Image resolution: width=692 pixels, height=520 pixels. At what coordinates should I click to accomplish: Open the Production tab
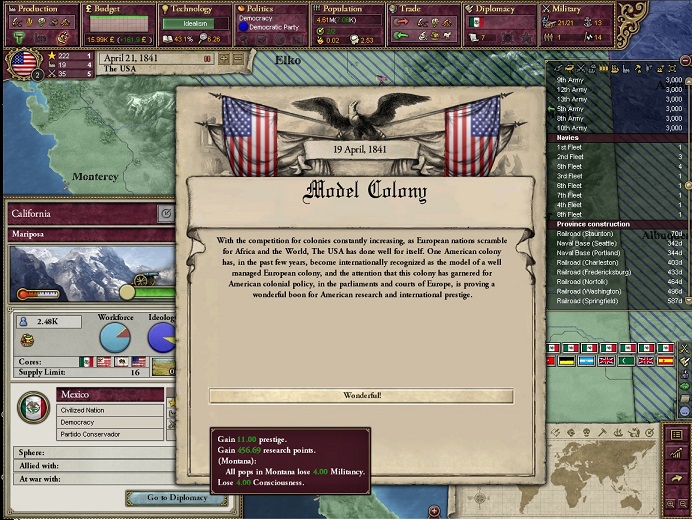tap(38, 10)
